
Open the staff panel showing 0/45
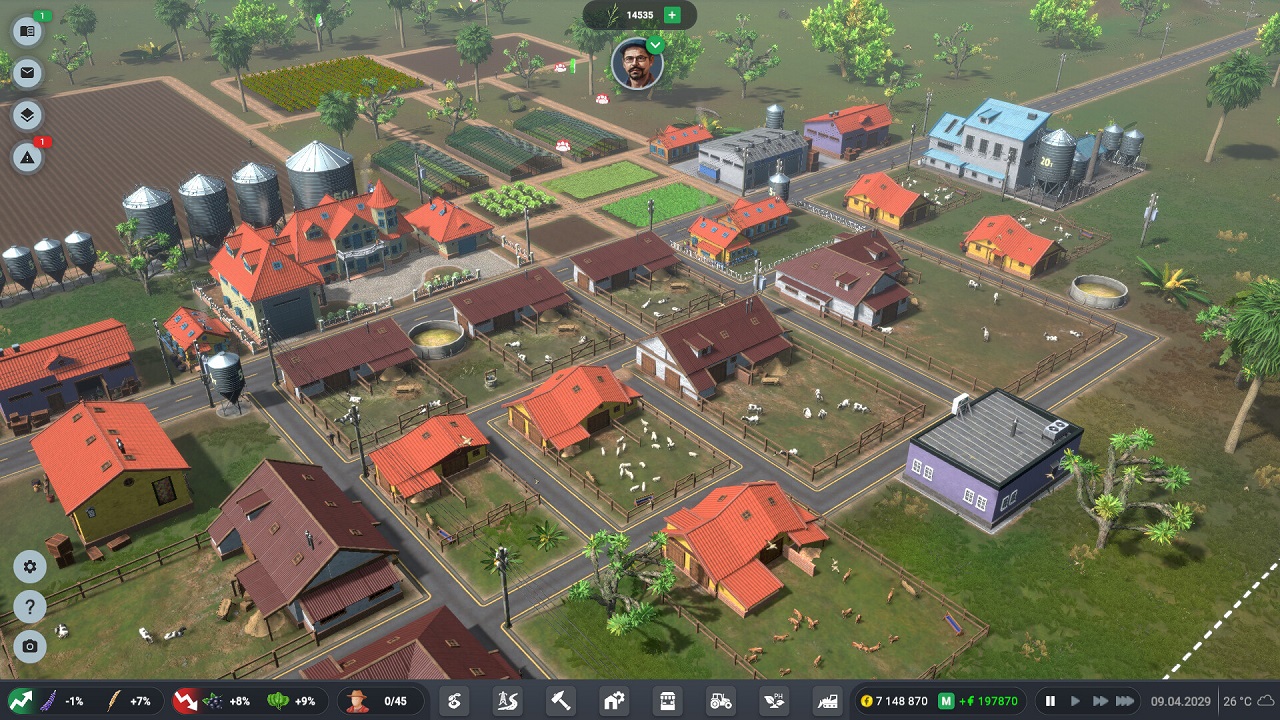pyautogui.click(x=382, y=700)
